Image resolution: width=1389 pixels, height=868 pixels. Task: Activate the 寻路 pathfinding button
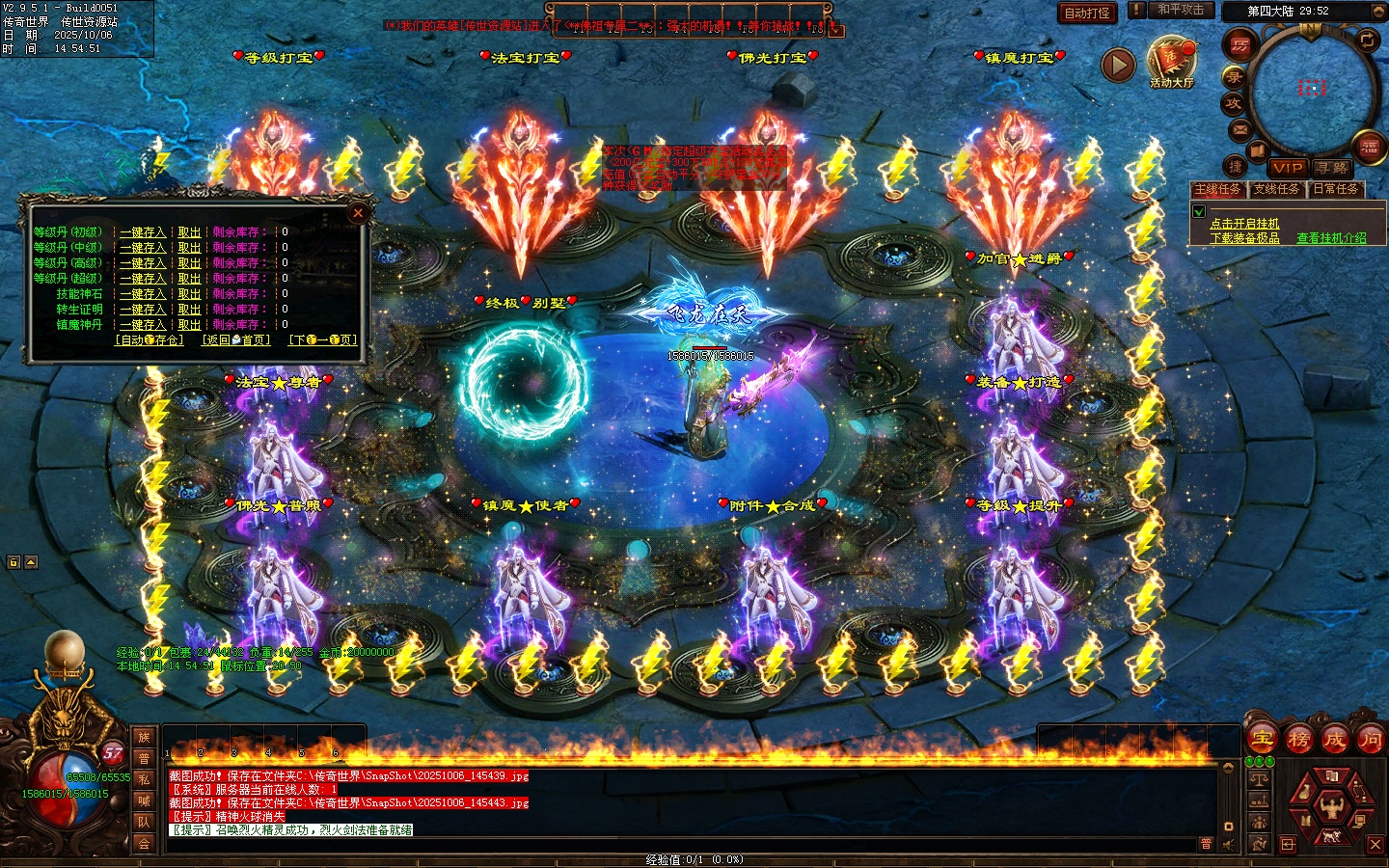coord(1332,168)
